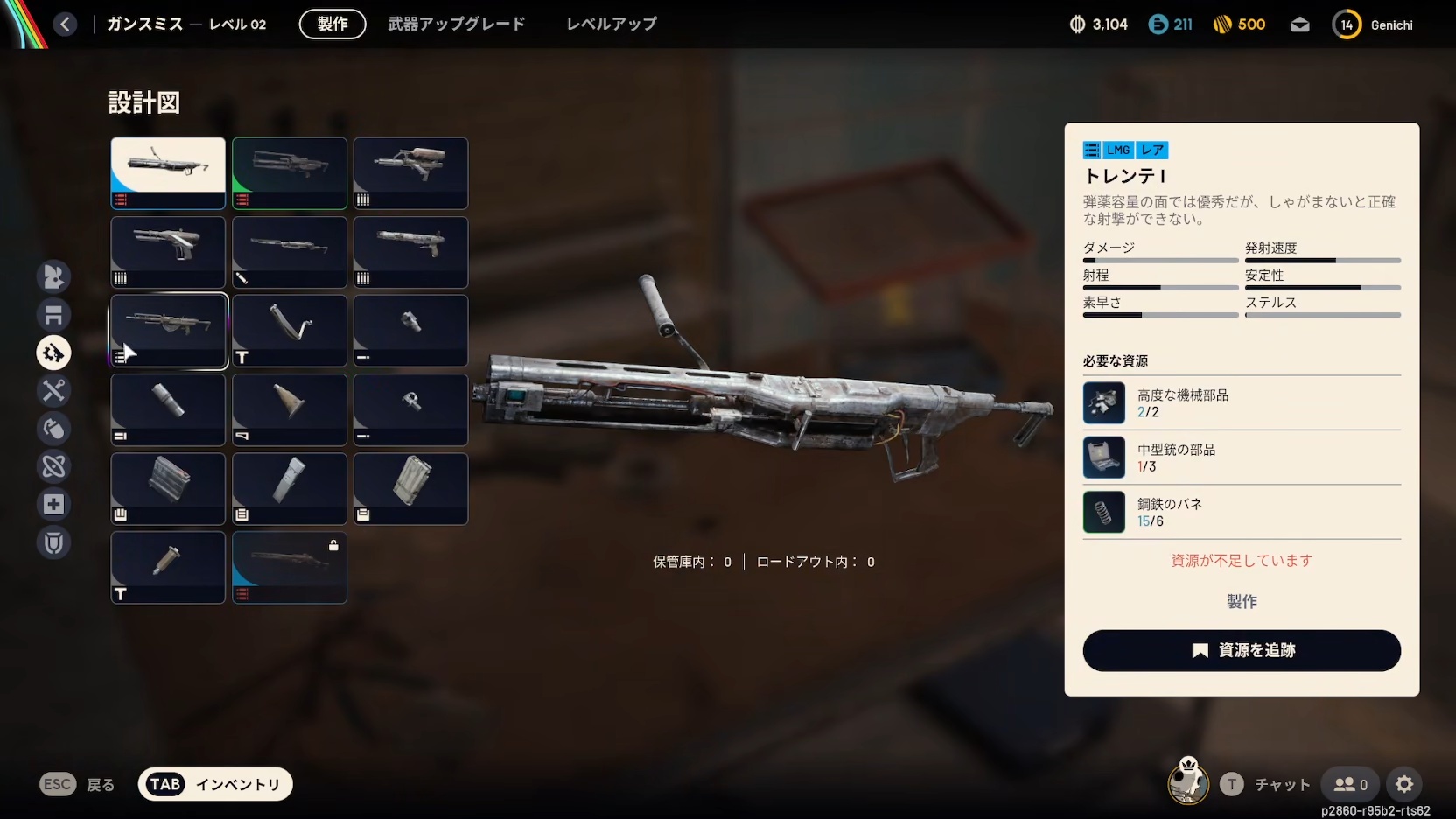Open the レベルアップ tab
Viewport: 1456px width, 819px height.
point(611,24)
